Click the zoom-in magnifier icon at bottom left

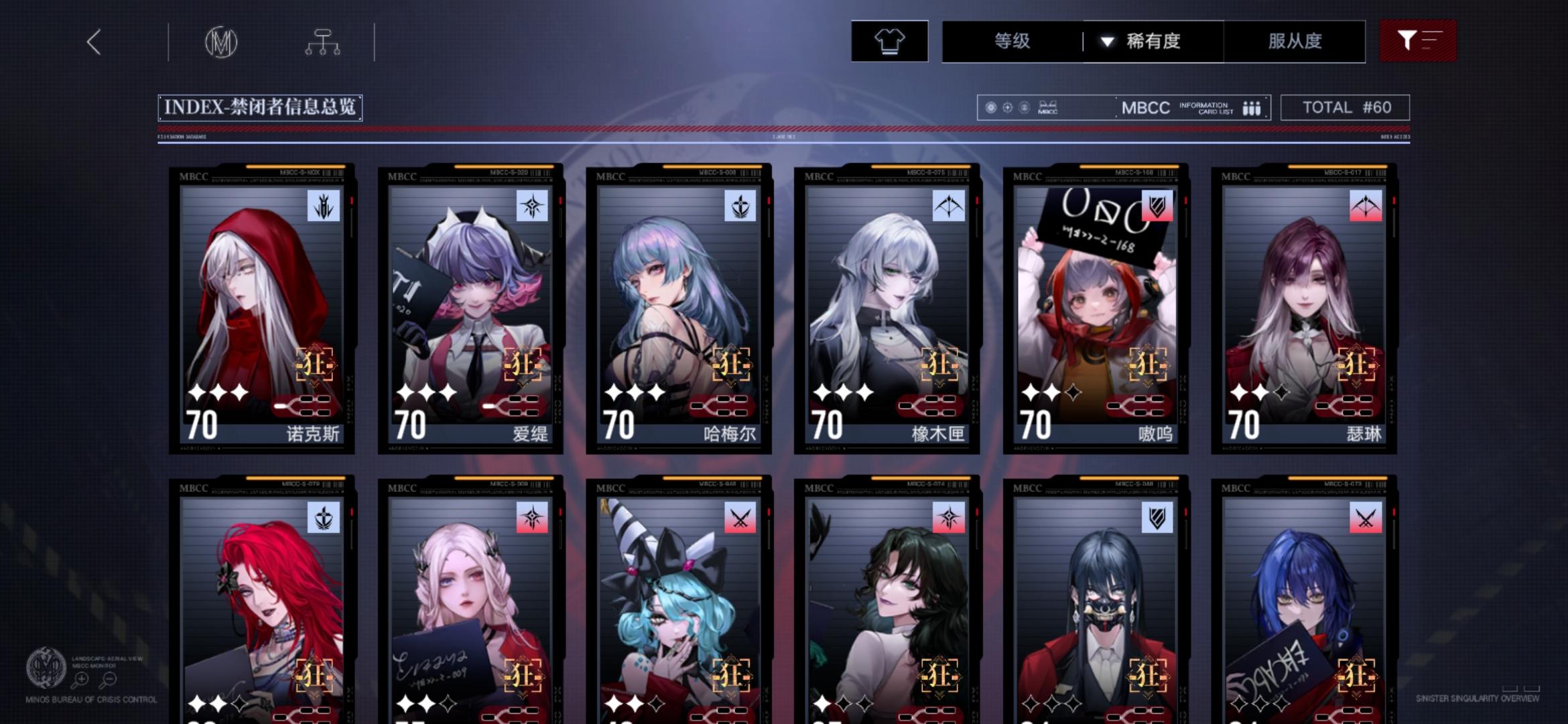(x=82, y=680)
